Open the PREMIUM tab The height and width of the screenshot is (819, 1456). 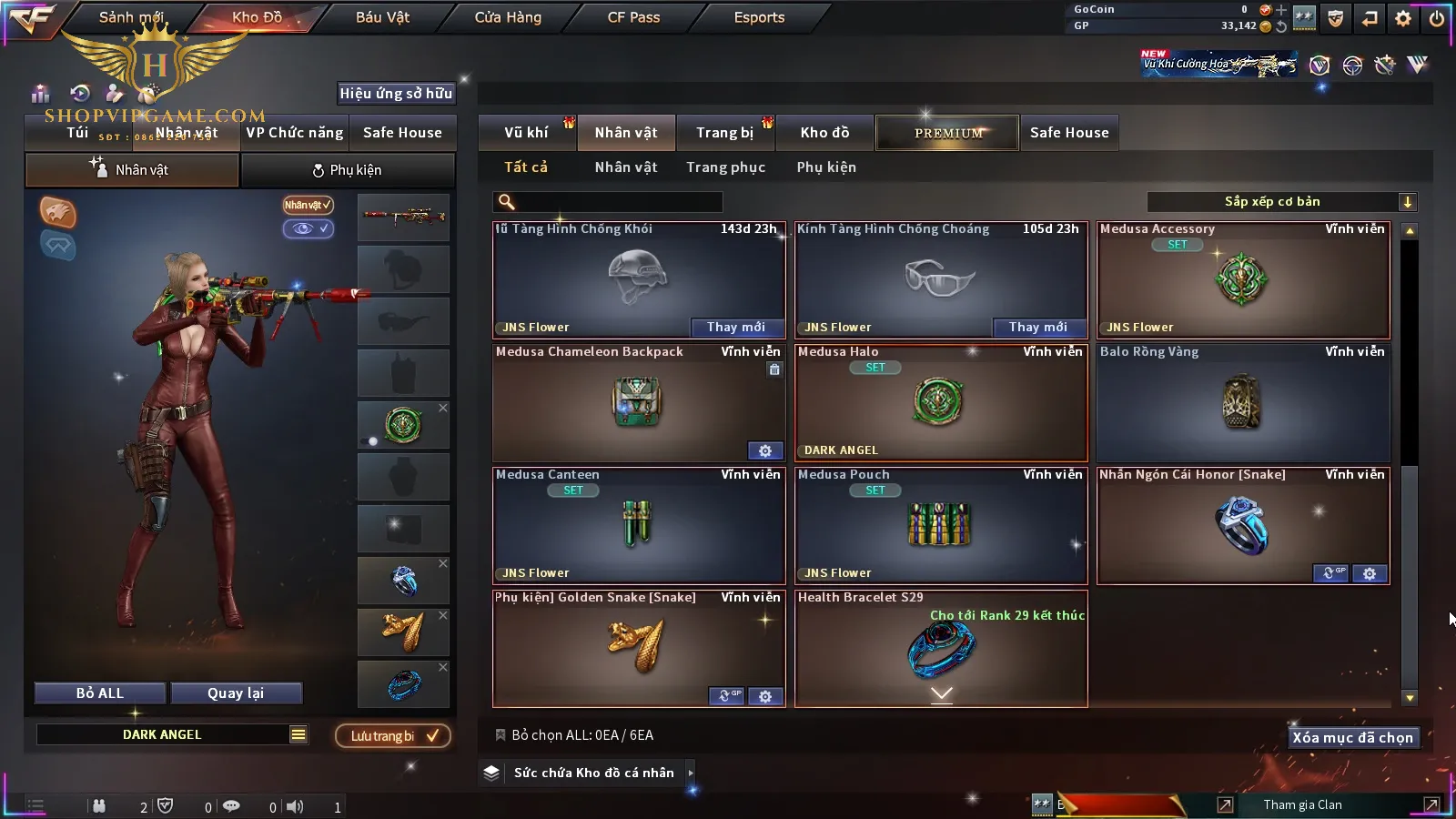[948, 133]
